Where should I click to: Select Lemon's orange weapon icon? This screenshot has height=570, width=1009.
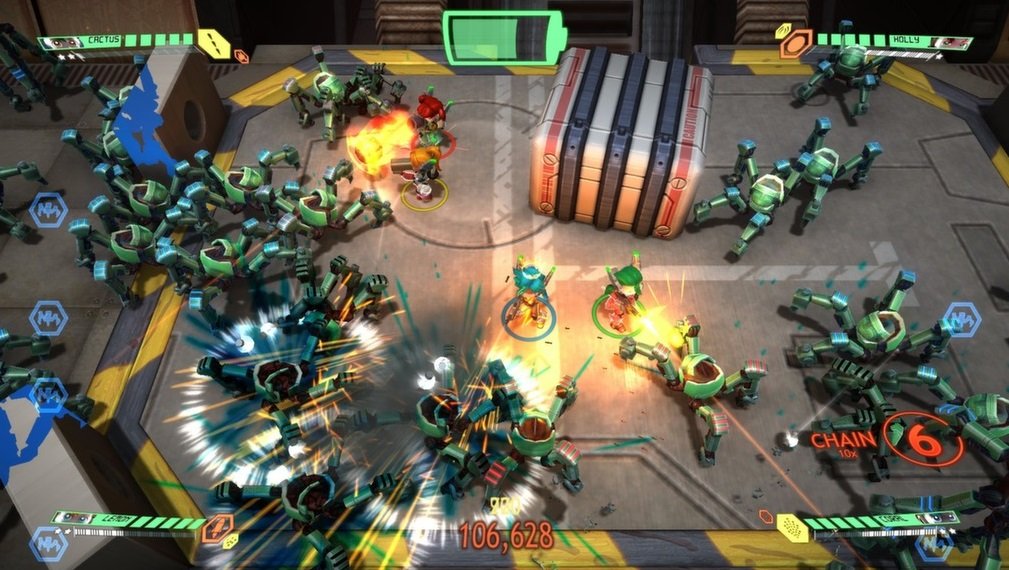218,528
